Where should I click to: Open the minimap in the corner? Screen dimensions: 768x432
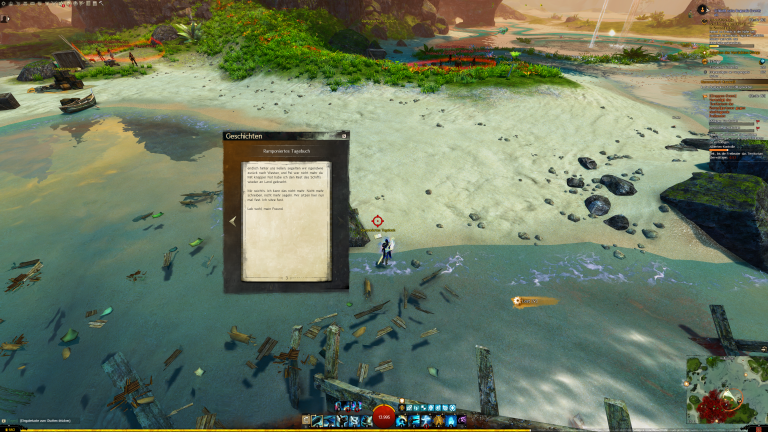(x=726, y=392)
